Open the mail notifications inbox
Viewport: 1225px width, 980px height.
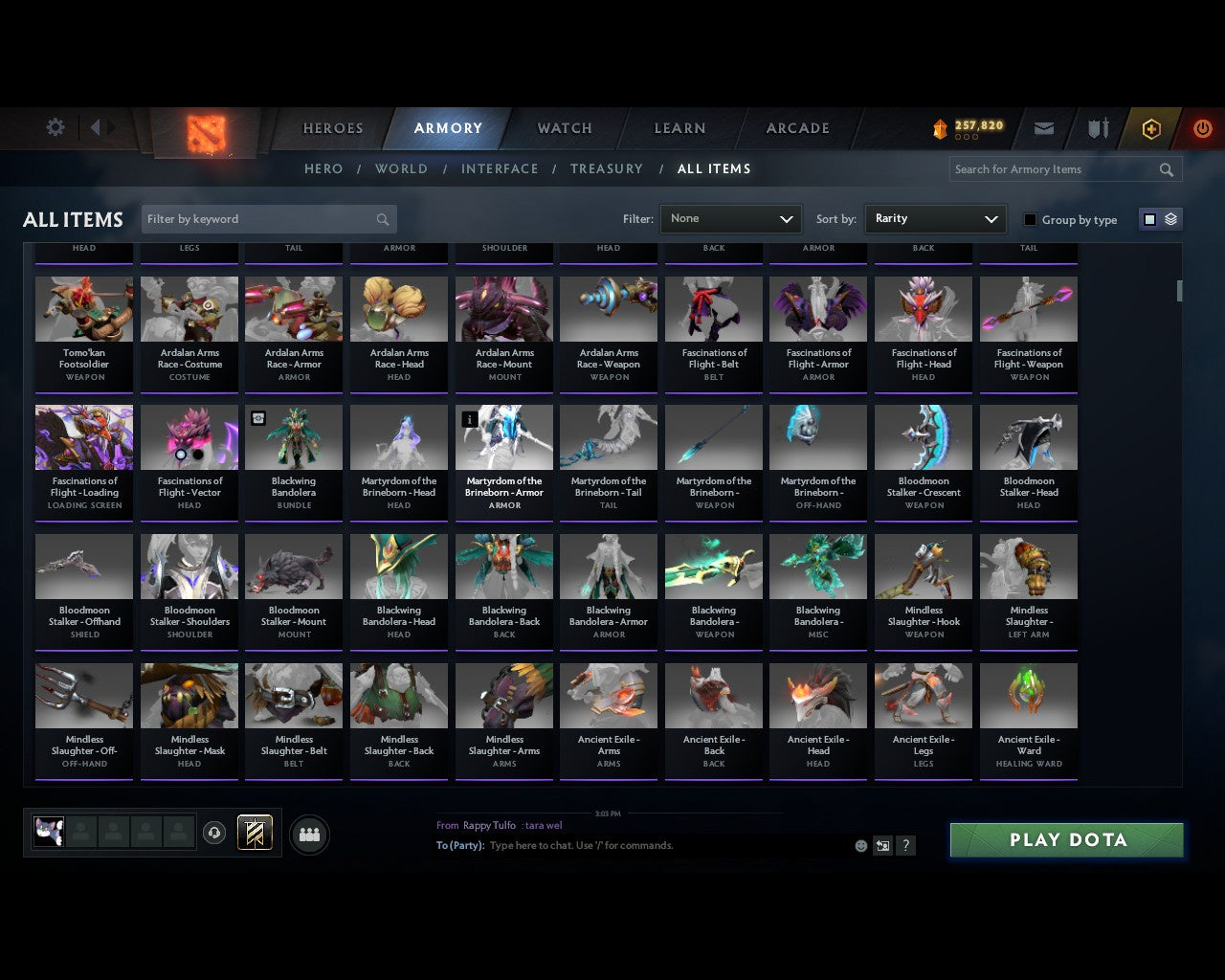click(1044, 128)
